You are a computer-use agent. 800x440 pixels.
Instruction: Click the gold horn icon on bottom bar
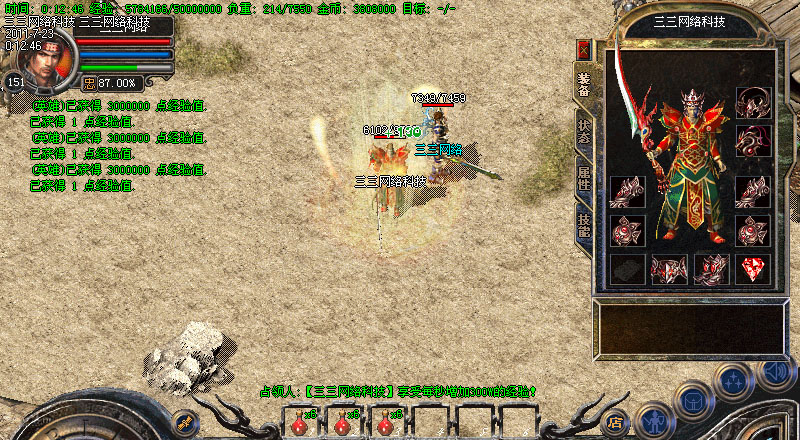[x=184, y=418]
